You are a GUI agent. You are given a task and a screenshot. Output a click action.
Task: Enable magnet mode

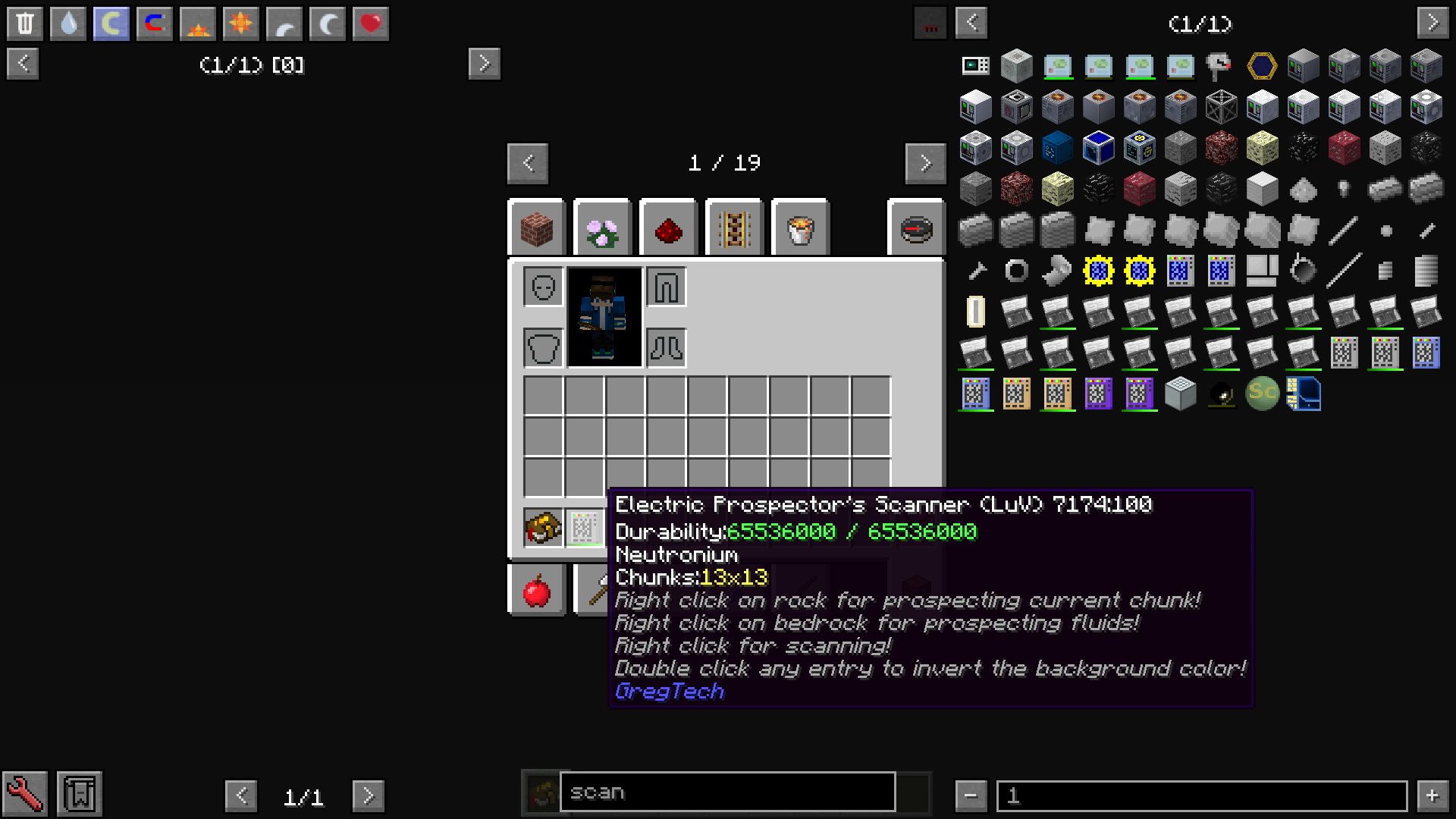(x=154, y=24)
